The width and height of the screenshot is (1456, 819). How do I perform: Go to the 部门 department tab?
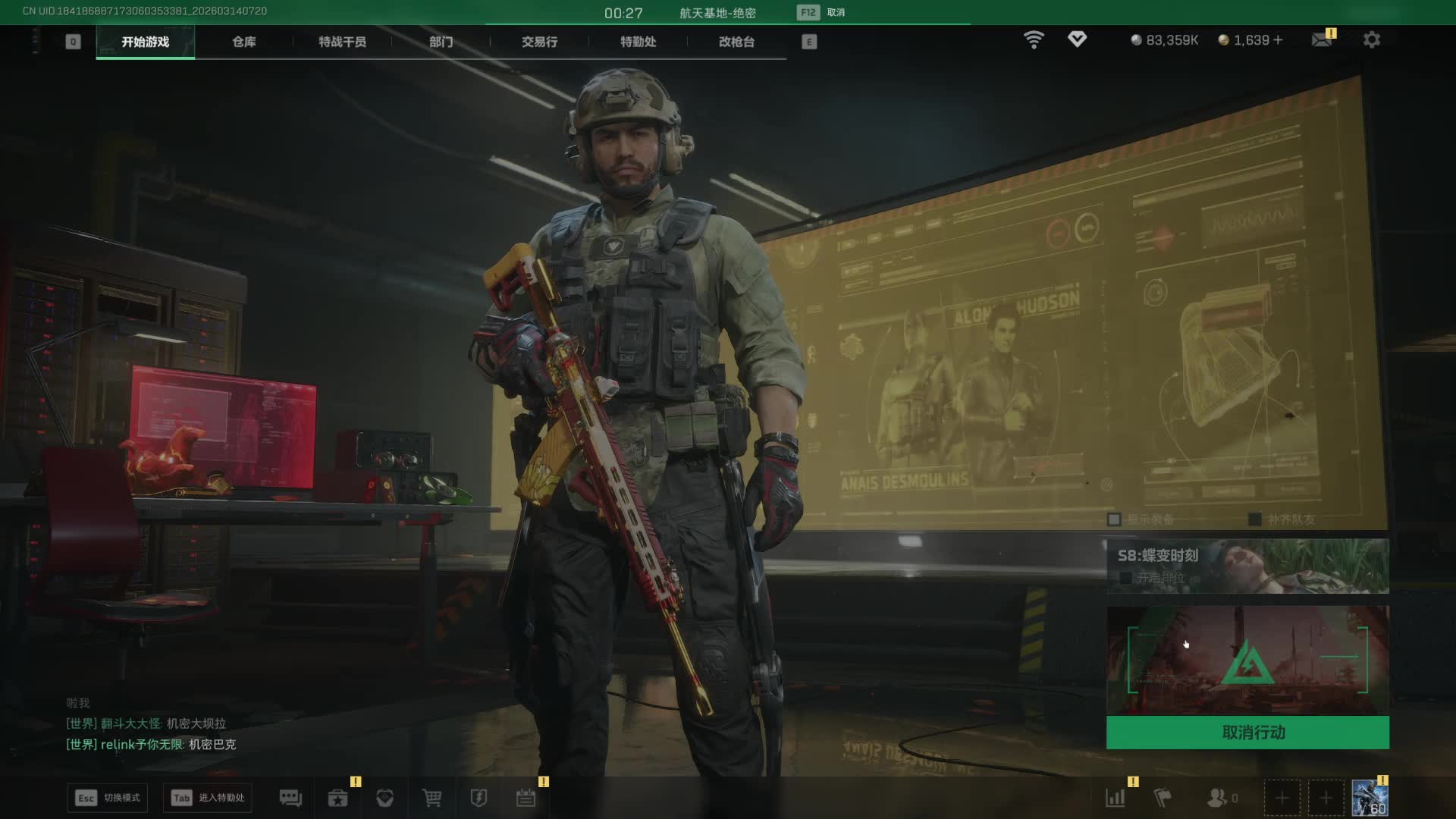[x=441, y=42]
